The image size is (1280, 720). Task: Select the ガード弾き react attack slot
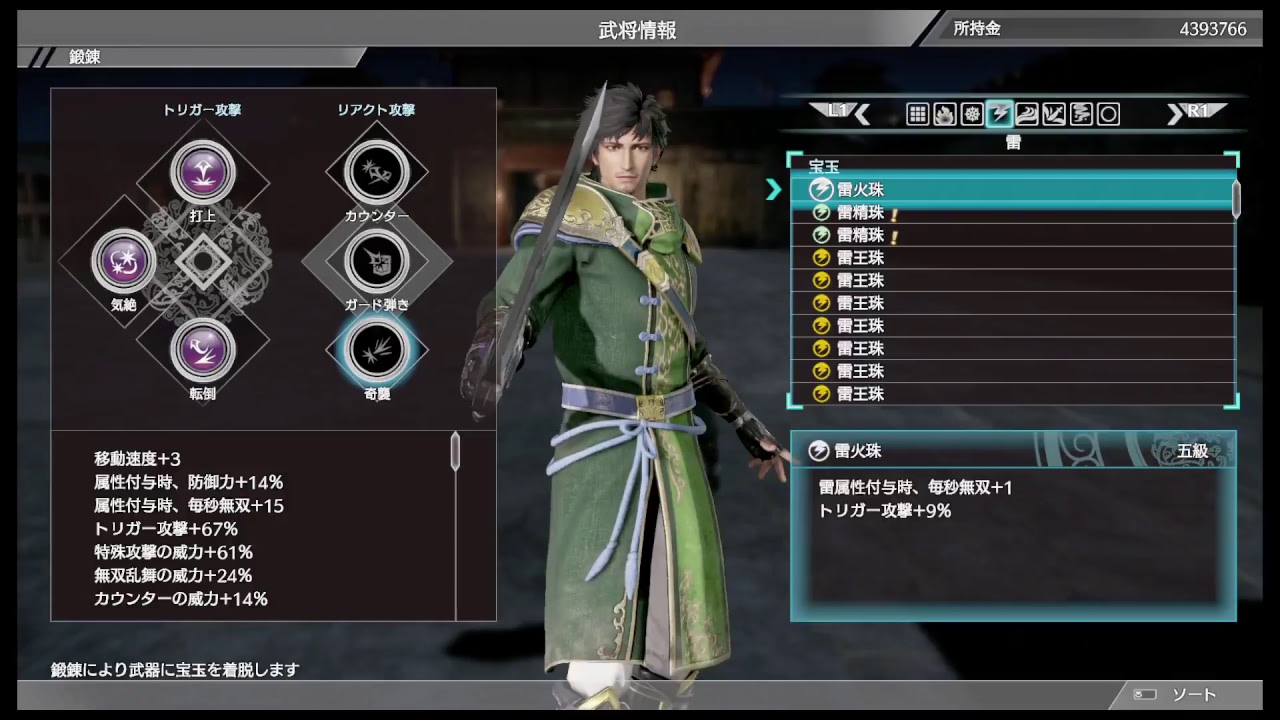[x=377, y=261]
